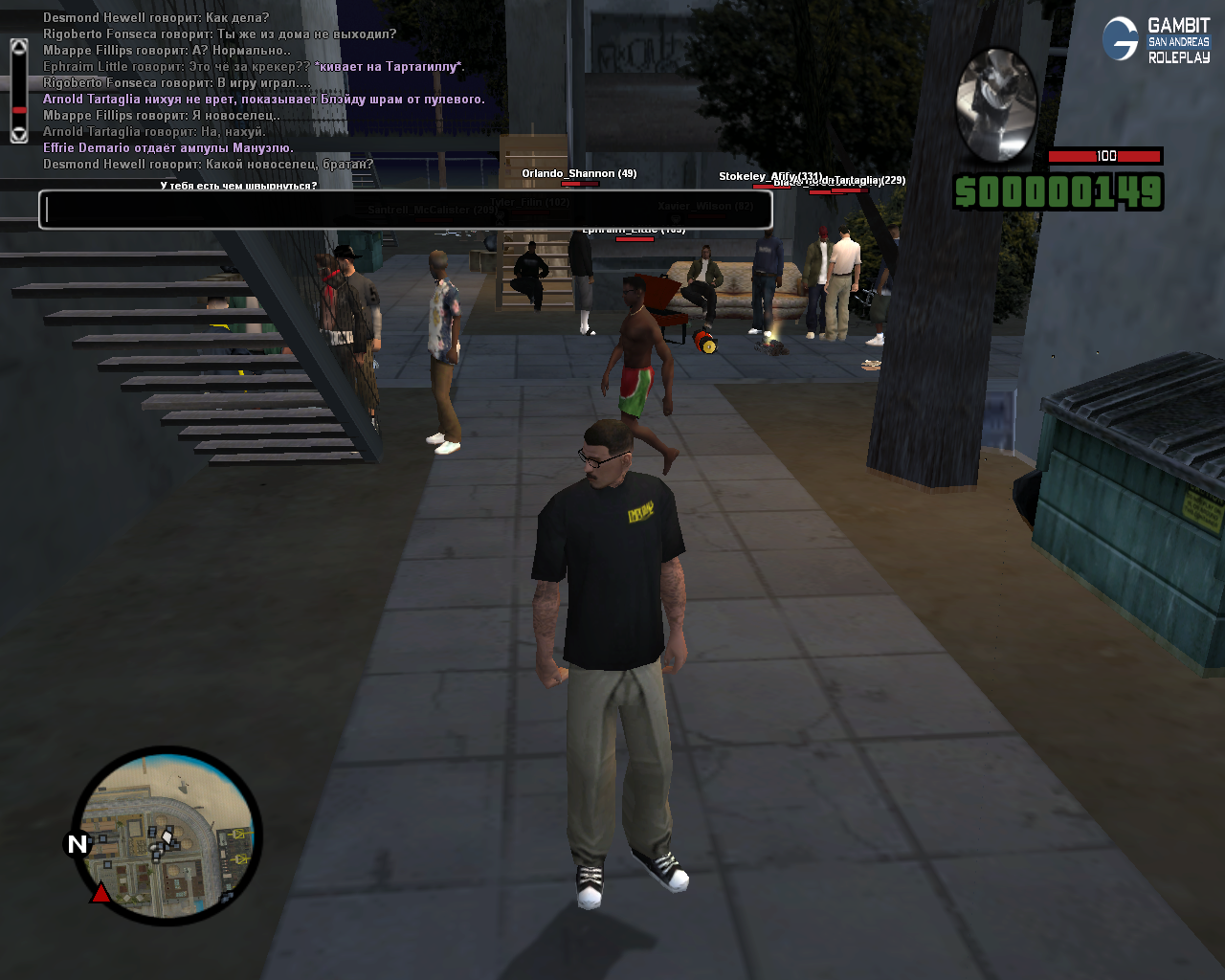
Task: Open the circular radar minimap
Action: tap(167, 836)
